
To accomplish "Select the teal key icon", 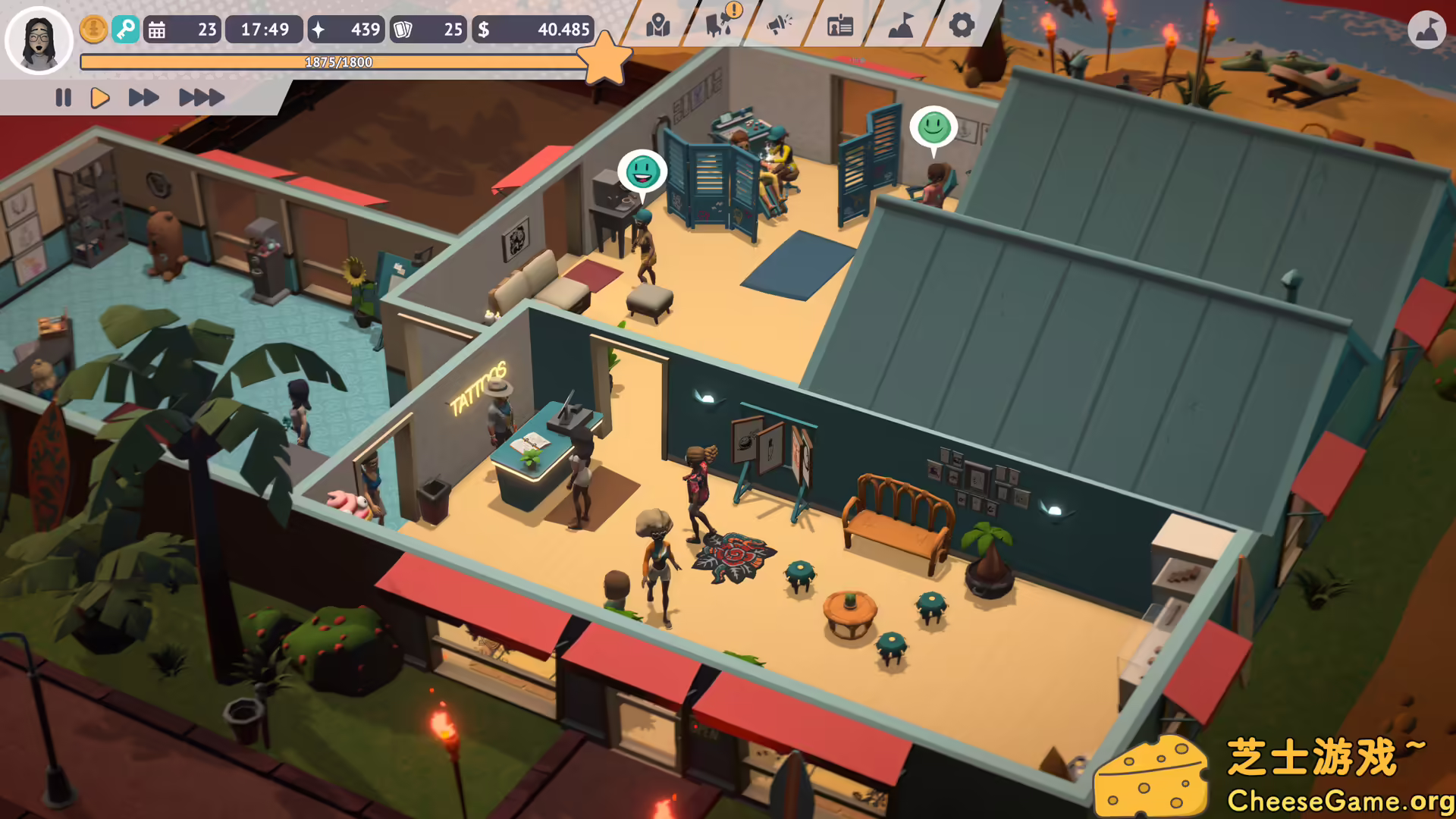I will coord(126,30).
